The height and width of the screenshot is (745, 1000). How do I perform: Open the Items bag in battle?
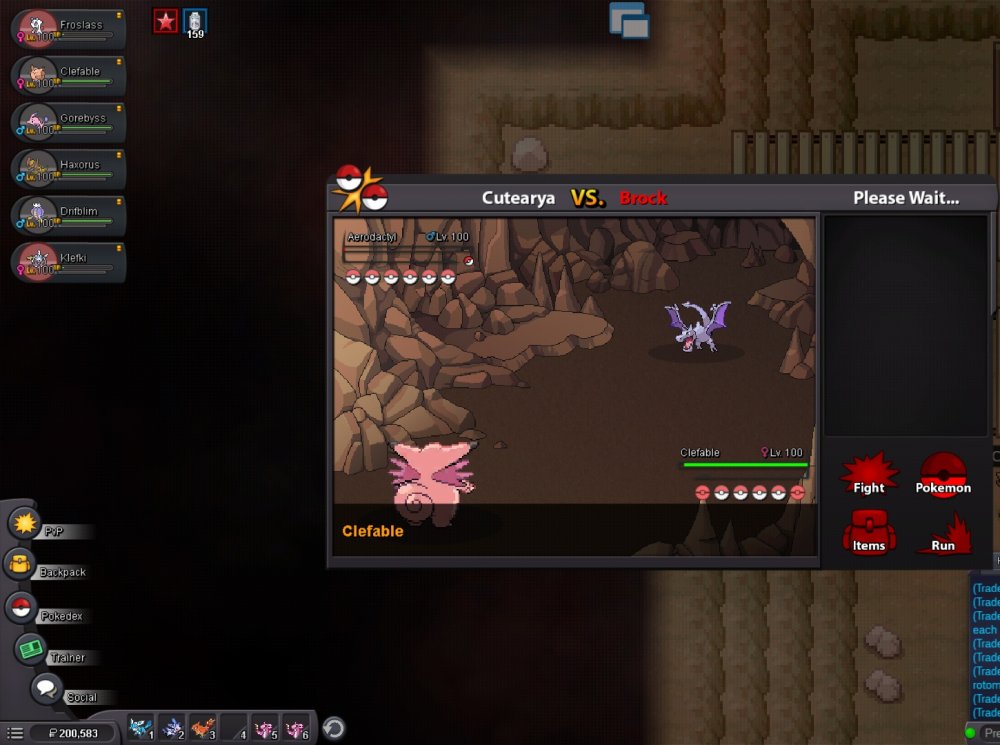coord(868,532)
